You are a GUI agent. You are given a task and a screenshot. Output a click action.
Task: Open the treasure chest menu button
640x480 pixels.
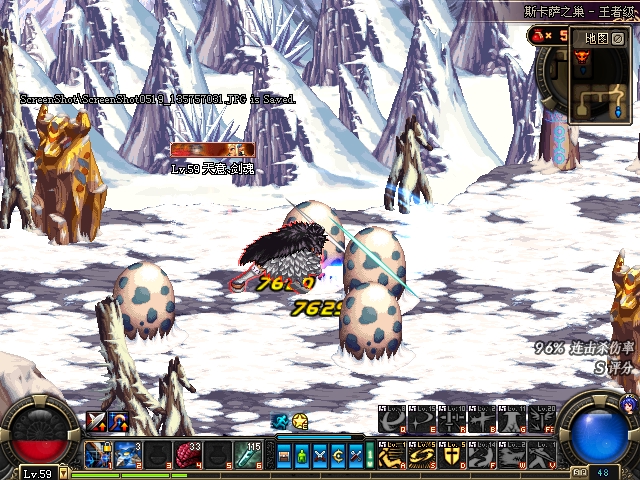click(x=285, y=457)
